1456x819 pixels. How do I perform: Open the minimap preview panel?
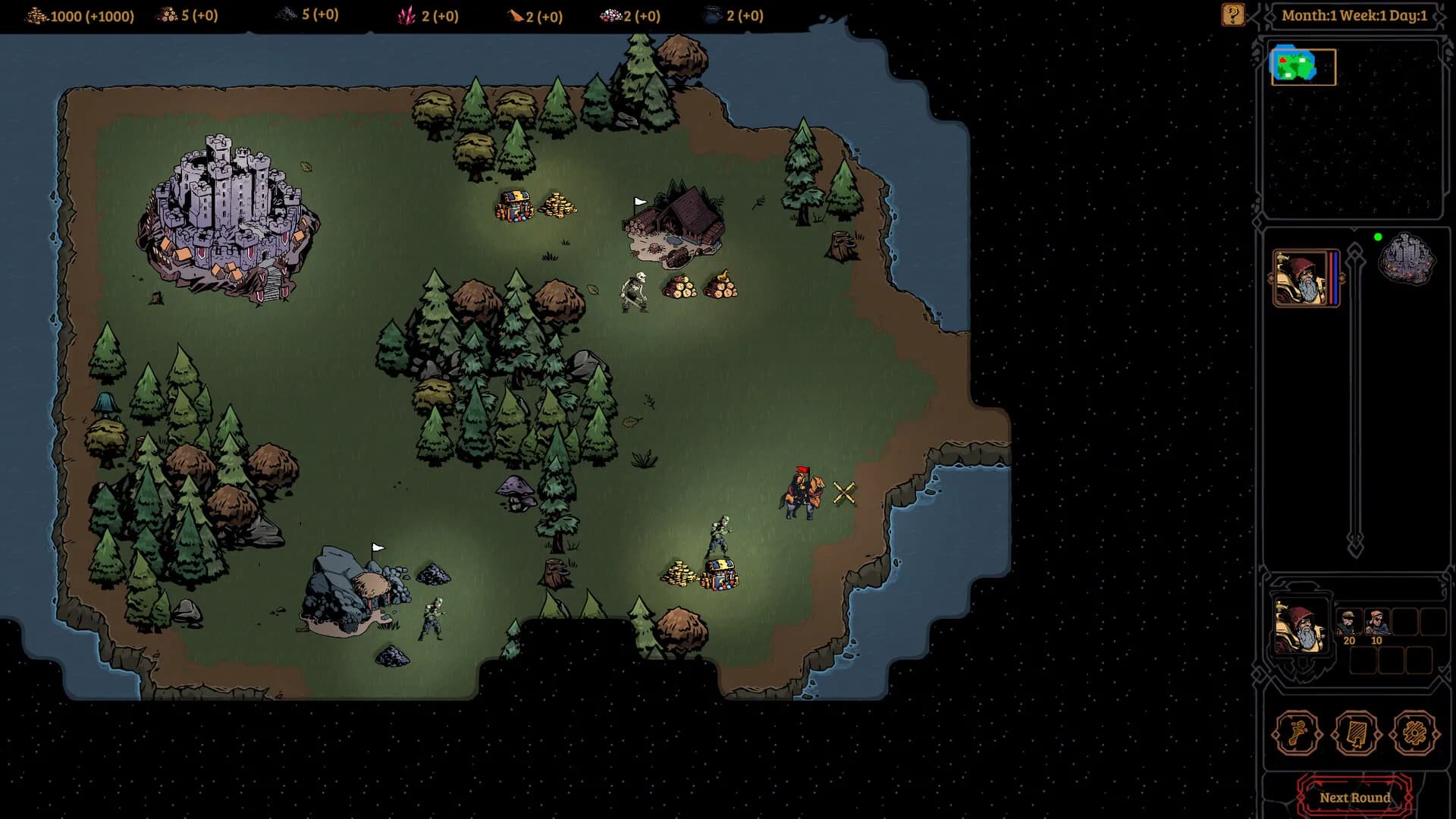[x=1302, y=66]
